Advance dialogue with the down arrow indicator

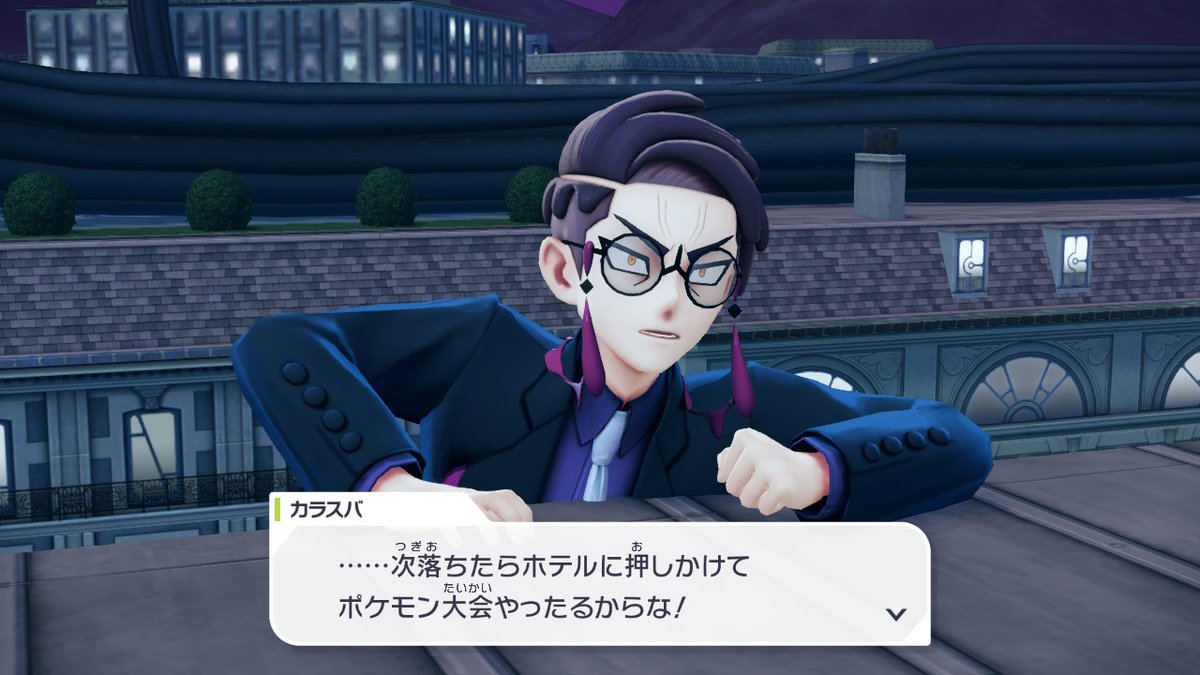click(896, 613)
